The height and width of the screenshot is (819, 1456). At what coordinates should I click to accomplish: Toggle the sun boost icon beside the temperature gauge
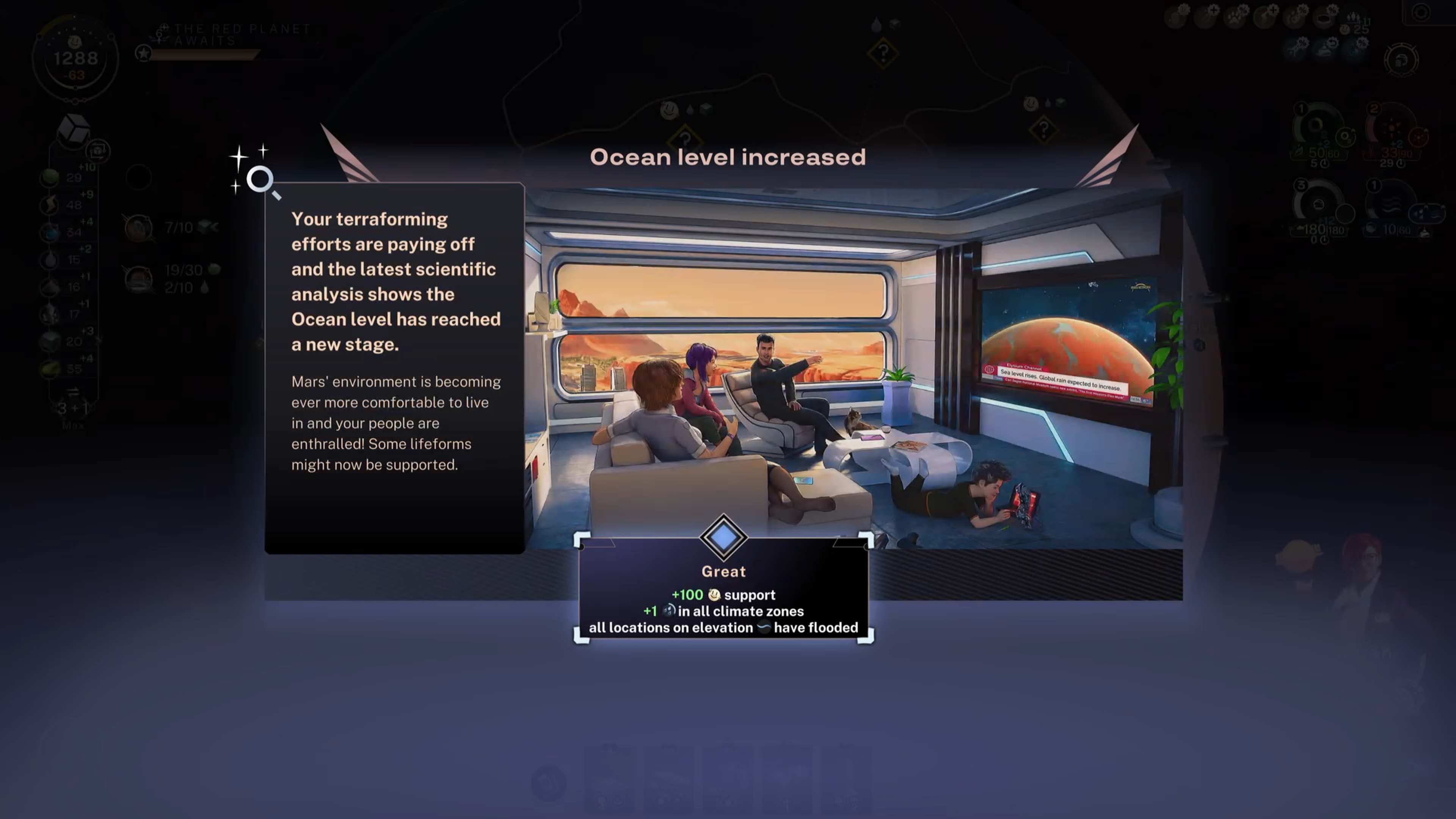coord(1419,137)
